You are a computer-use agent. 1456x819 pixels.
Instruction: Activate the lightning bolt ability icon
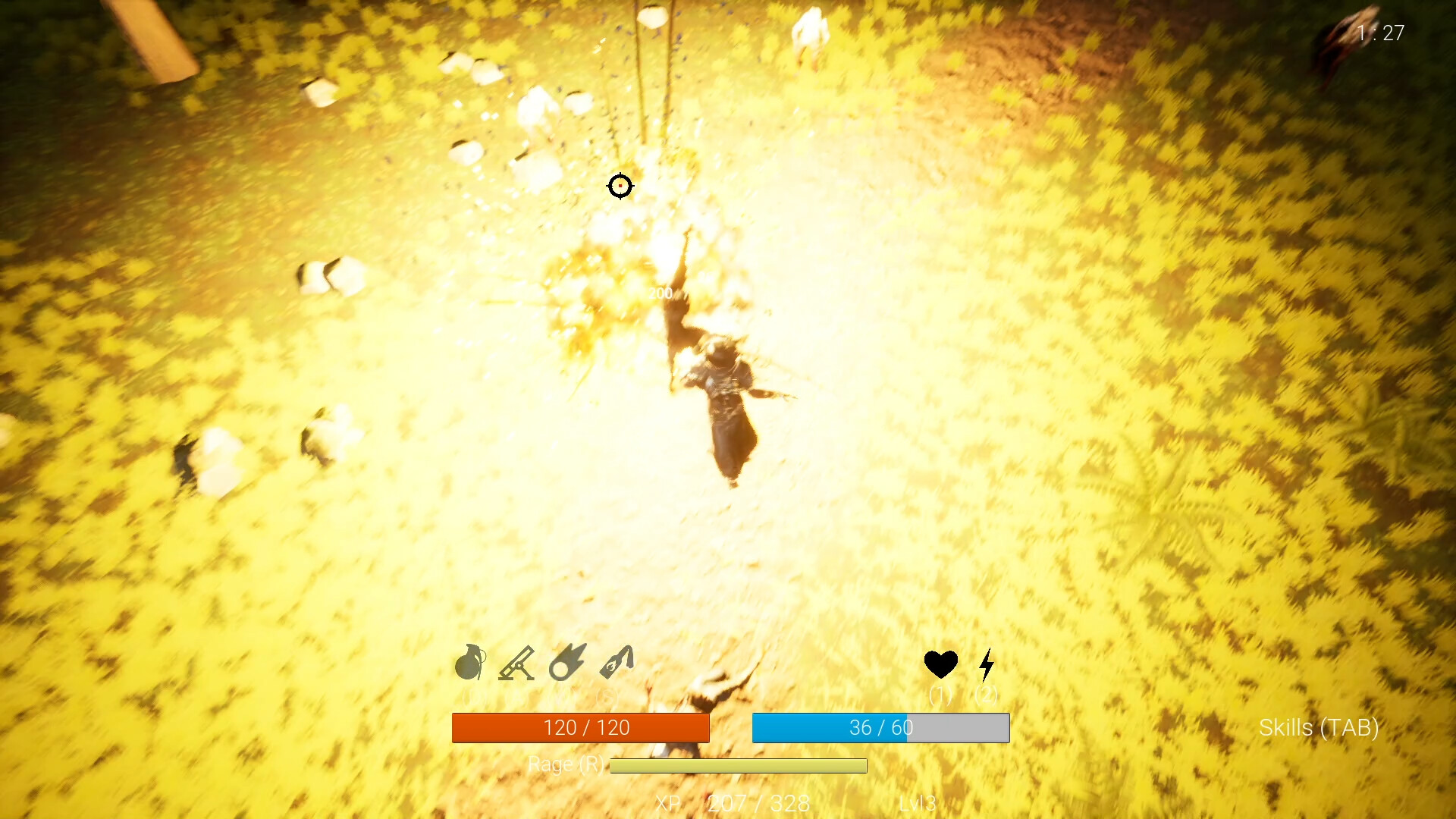coord(987,664)
